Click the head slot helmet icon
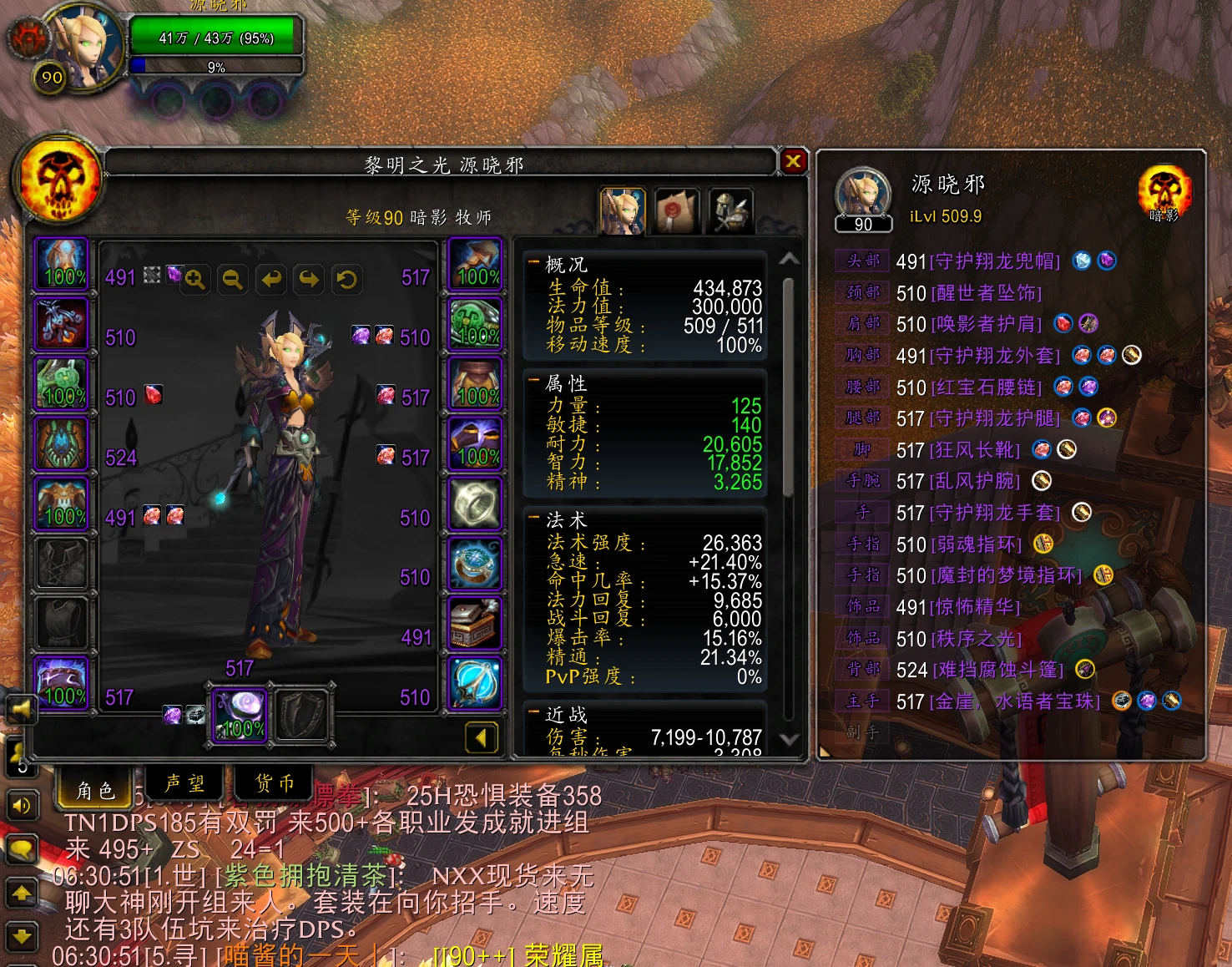The width and height of the screenshot is (1232, 967). pyautogui.click(x=62, y=265)
